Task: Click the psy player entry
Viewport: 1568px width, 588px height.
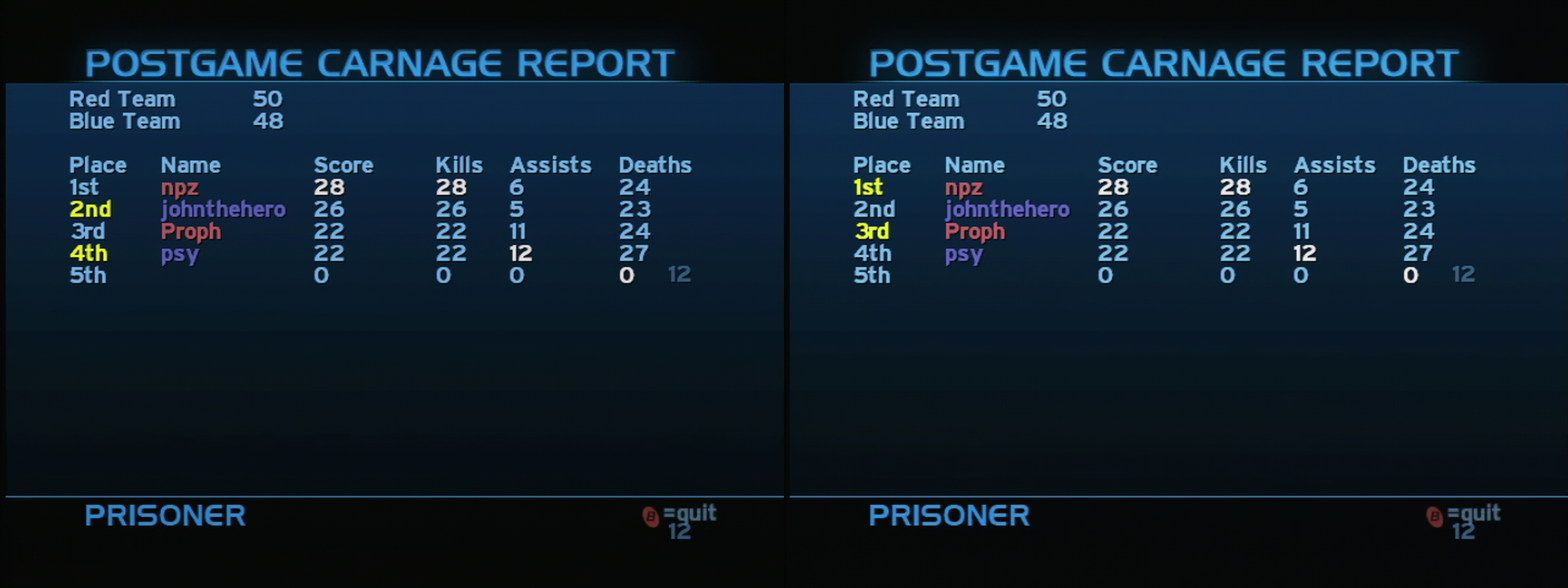Action: point(180,254)
